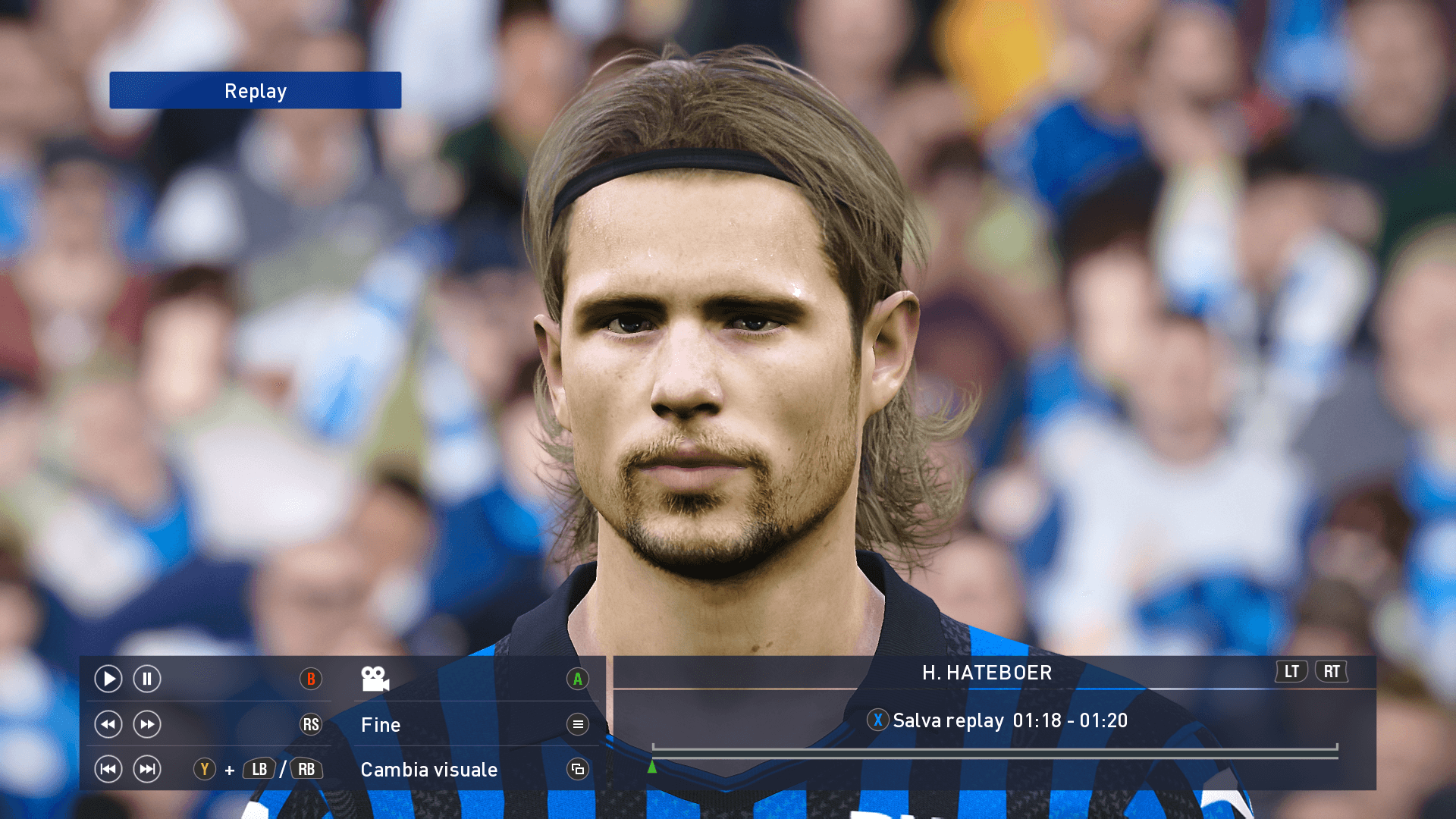1456x819 pixels.
Task: Rewind the replay
Action: (x=108, y=724)
